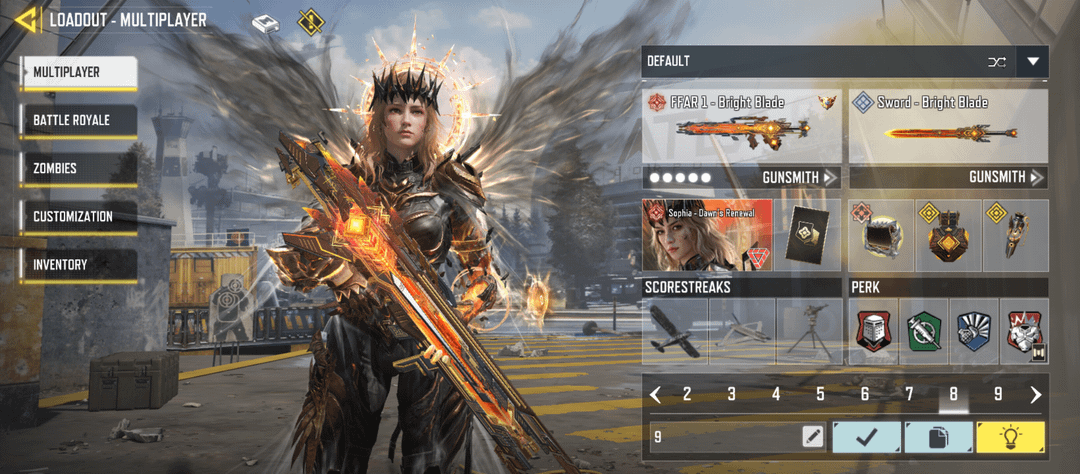Show the Inventory section
The image size is (1080, 474).
(x=78, y=264)
